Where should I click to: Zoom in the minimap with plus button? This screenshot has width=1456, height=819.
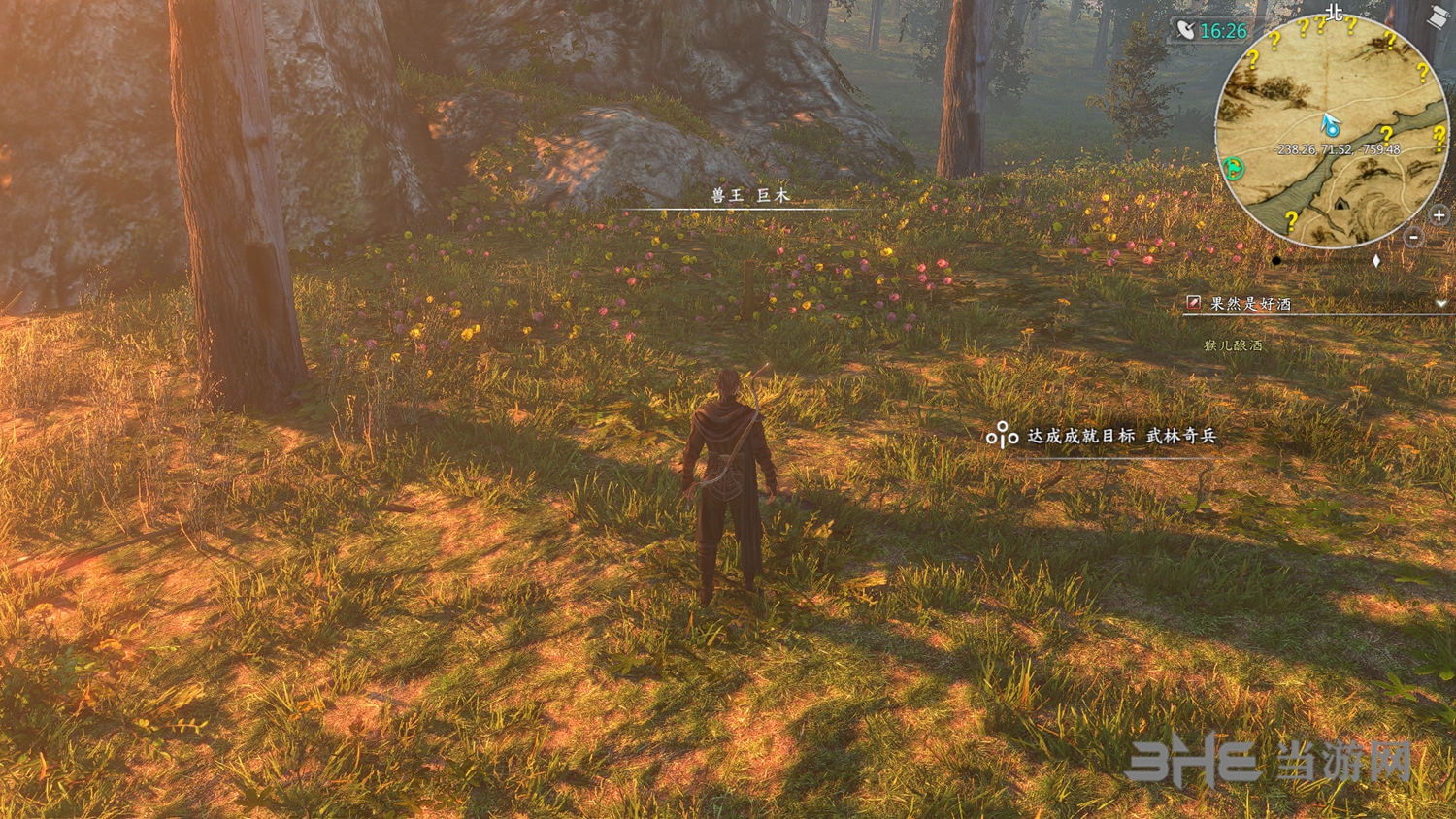tap(1439, 215)
